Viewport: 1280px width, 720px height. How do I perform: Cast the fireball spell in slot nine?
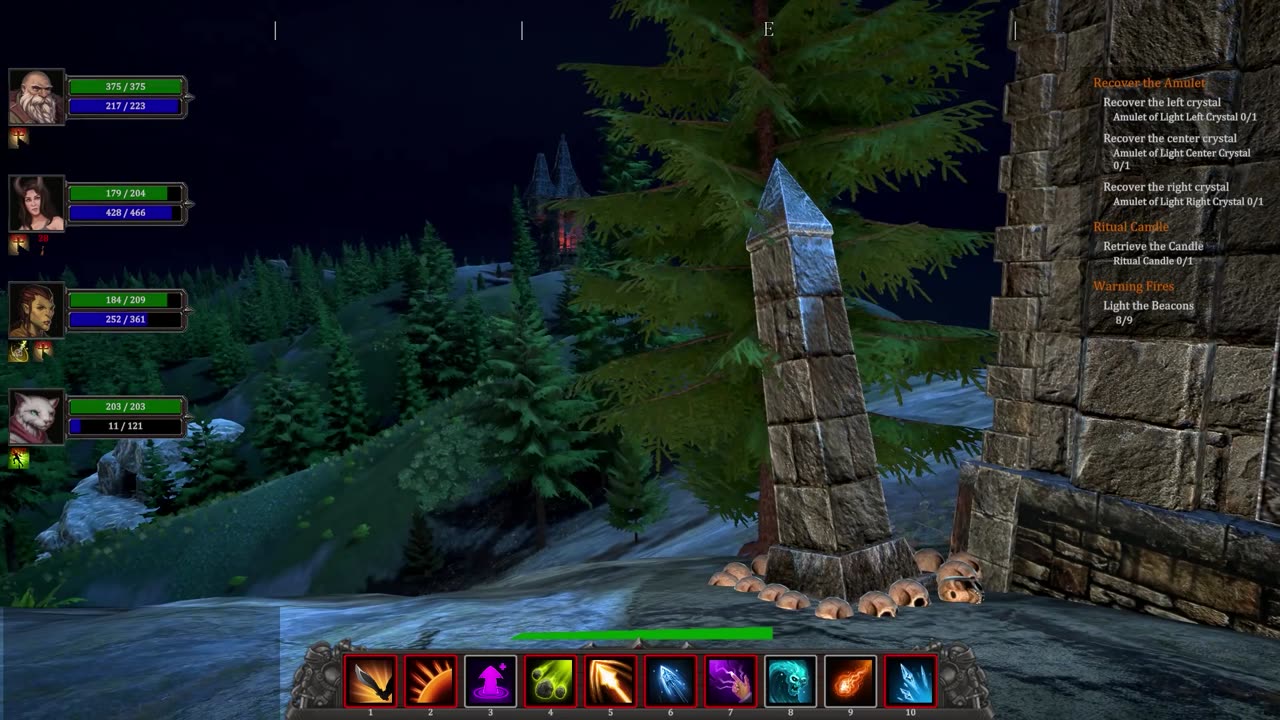click(x=850, y=681)
